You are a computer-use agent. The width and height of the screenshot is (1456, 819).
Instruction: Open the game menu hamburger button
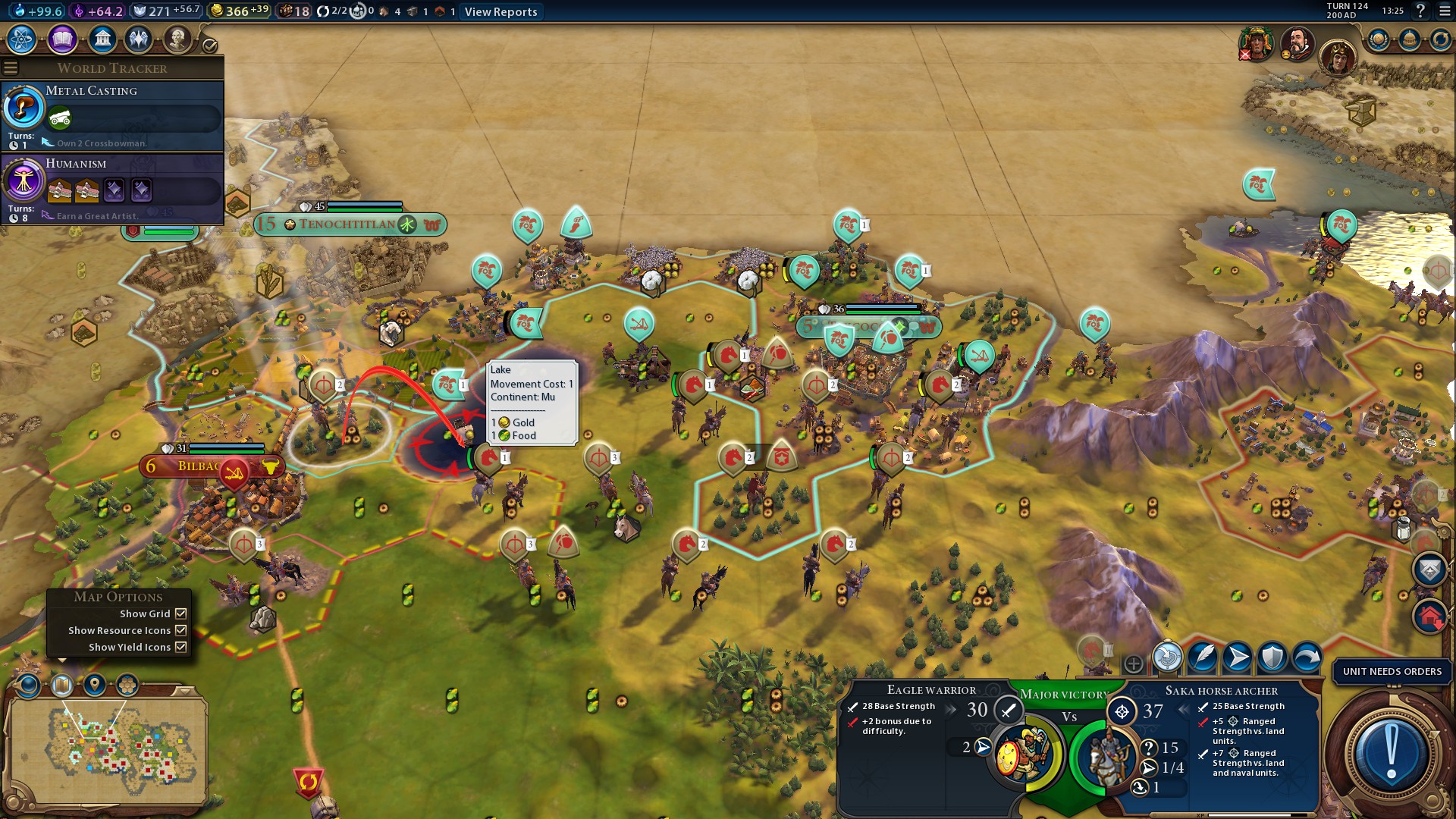(1443, 11)
